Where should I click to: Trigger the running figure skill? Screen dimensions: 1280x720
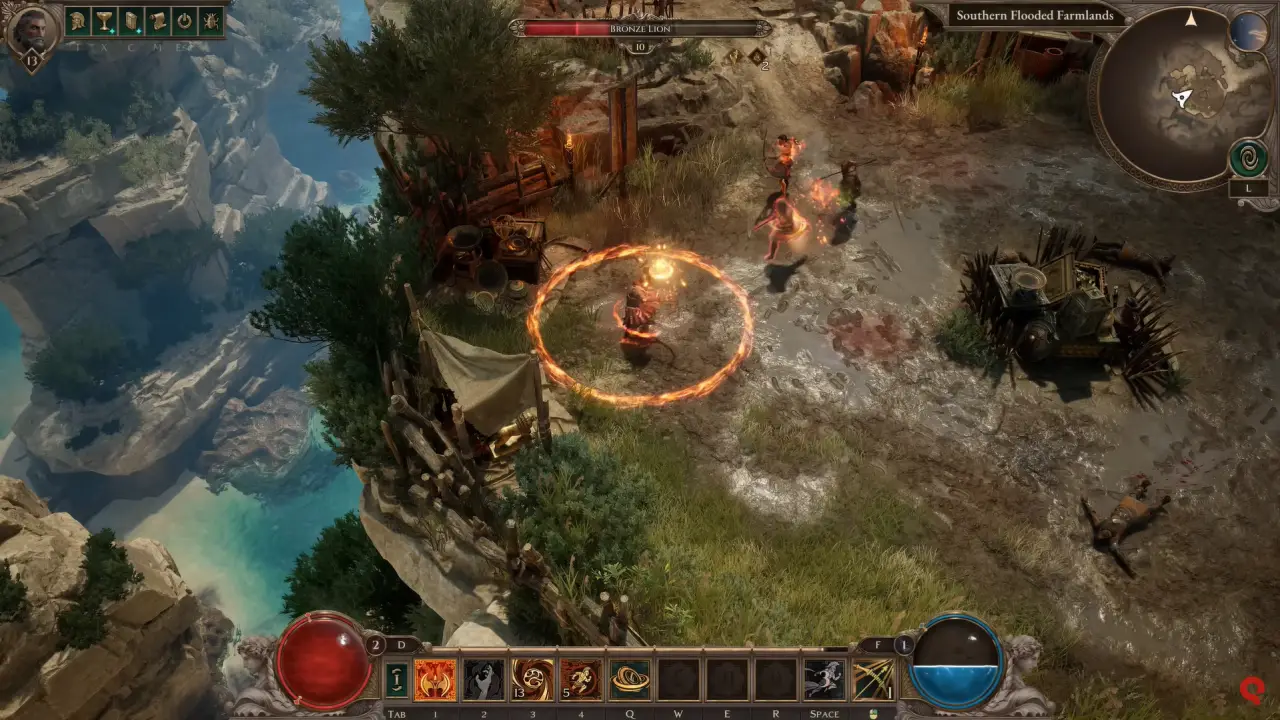(581, 680)
